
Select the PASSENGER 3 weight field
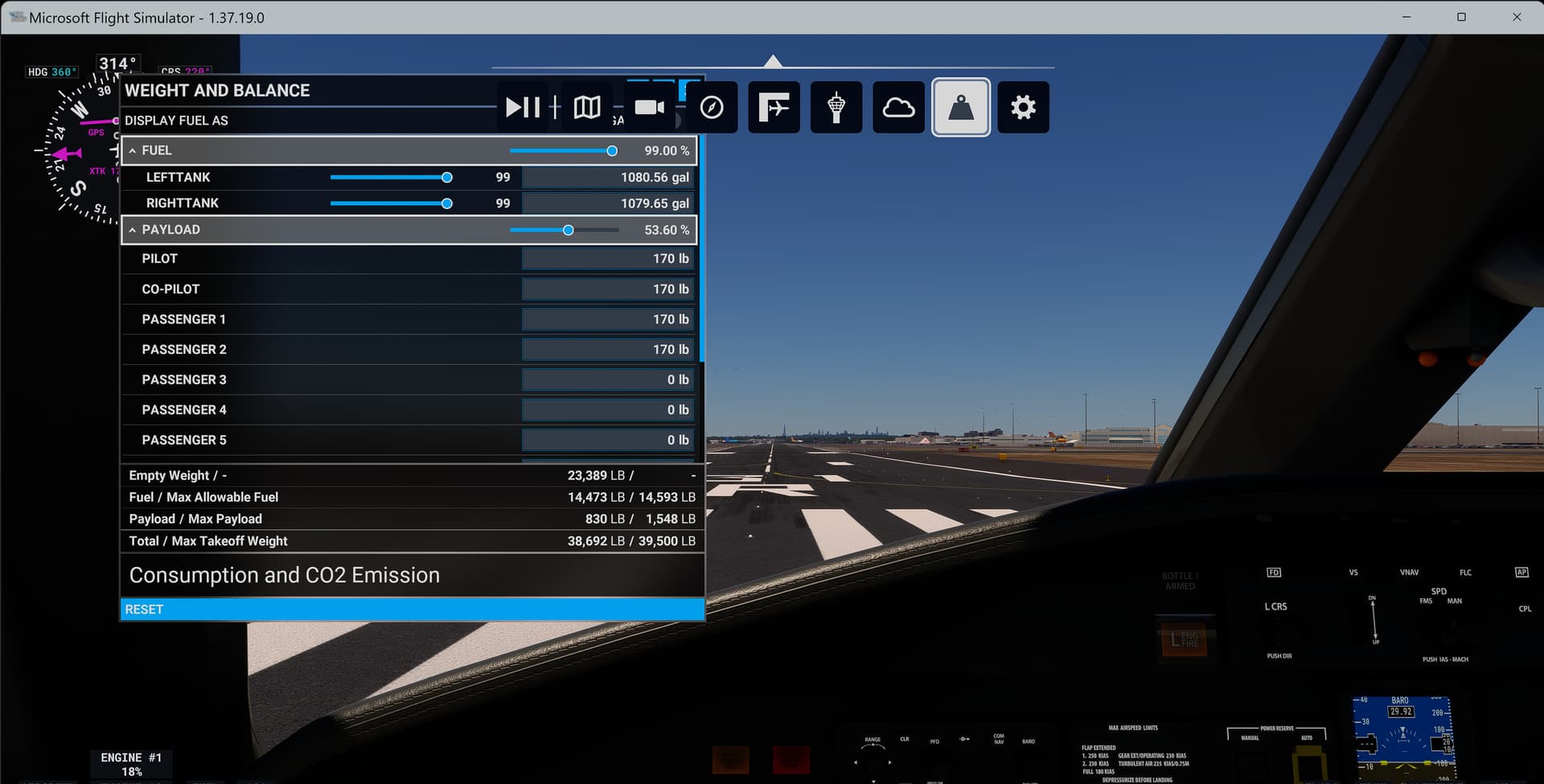(607, 379)
